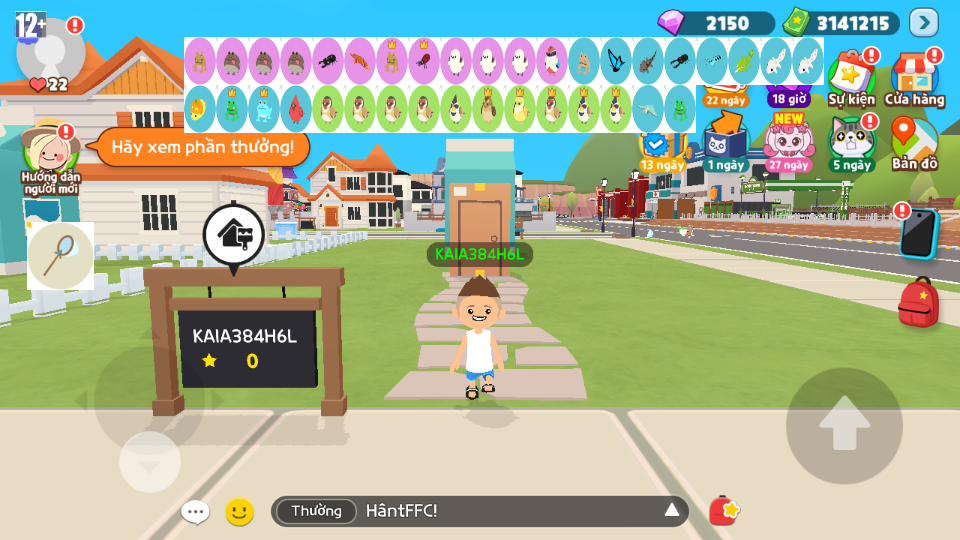This screenshot has width=960, height=540.
Task: Open the Cửa hàng shop
Action: tap(914, 78)
